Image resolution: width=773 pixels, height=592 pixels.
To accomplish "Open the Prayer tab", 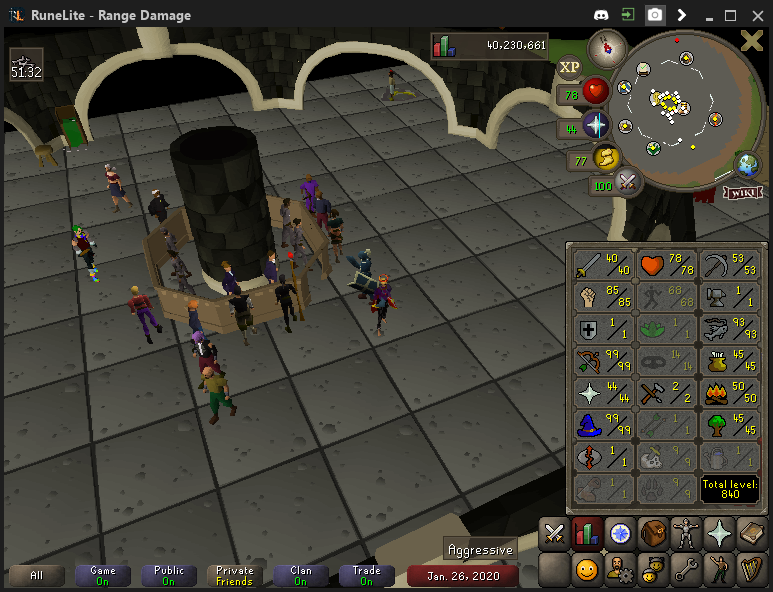I will (x=719, y=534).
